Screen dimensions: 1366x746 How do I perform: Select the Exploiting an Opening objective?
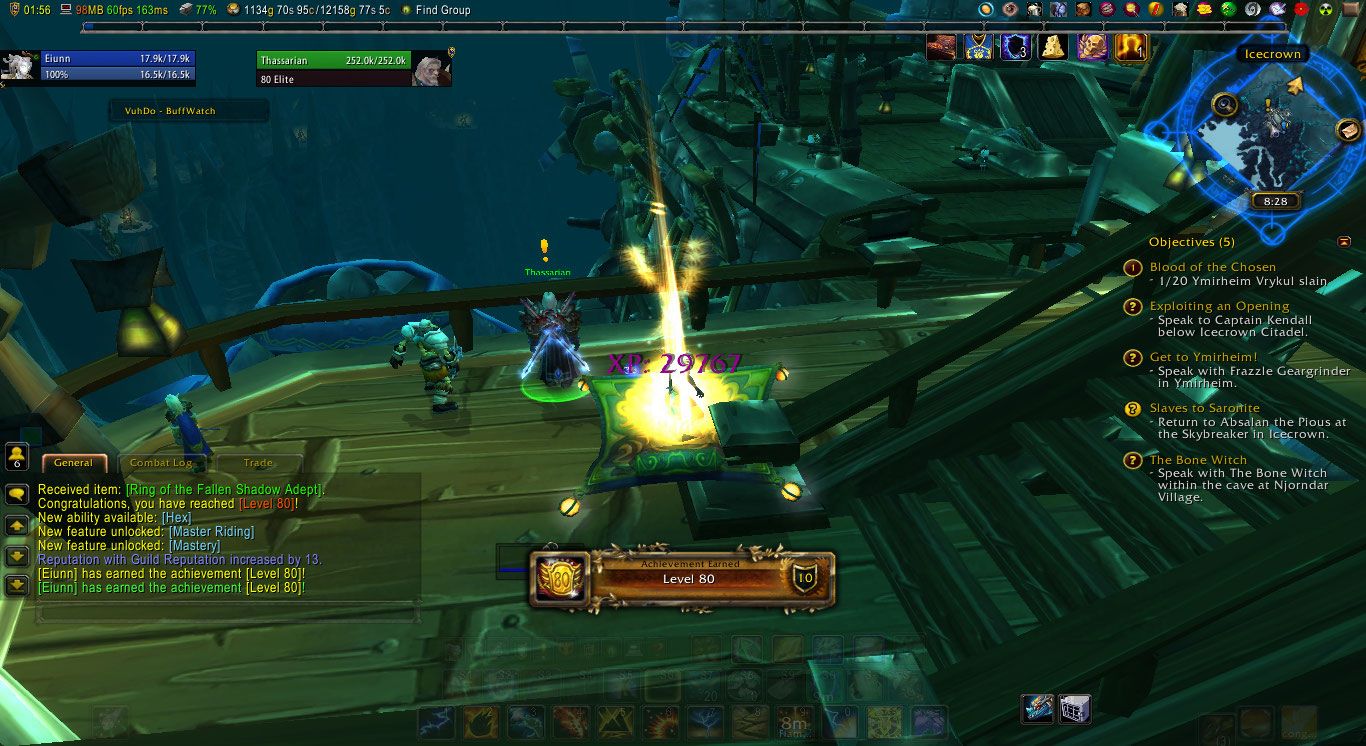(x=1219, y=306)
